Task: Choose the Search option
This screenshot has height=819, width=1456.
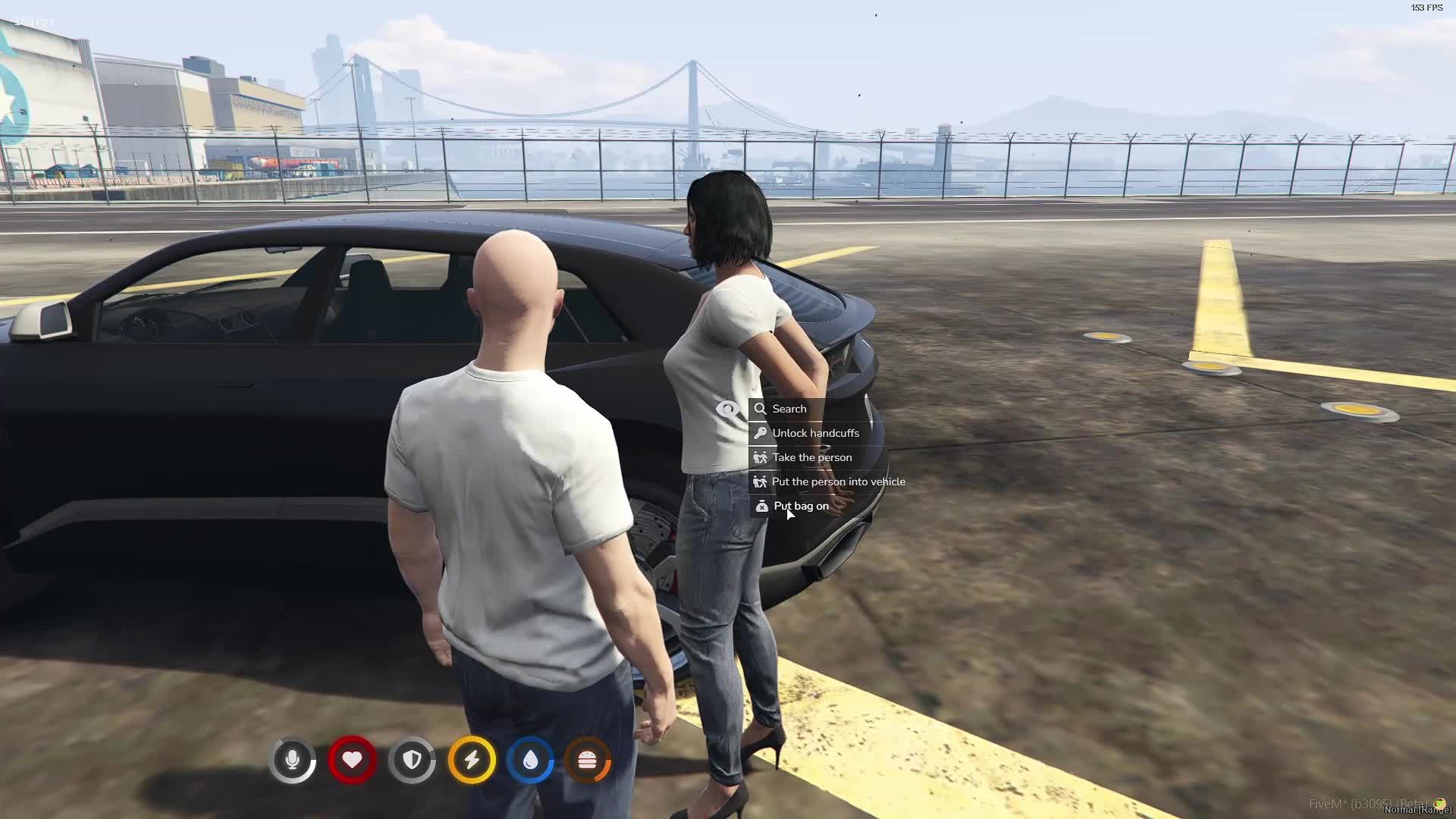Action: click(x=788, y=409)
